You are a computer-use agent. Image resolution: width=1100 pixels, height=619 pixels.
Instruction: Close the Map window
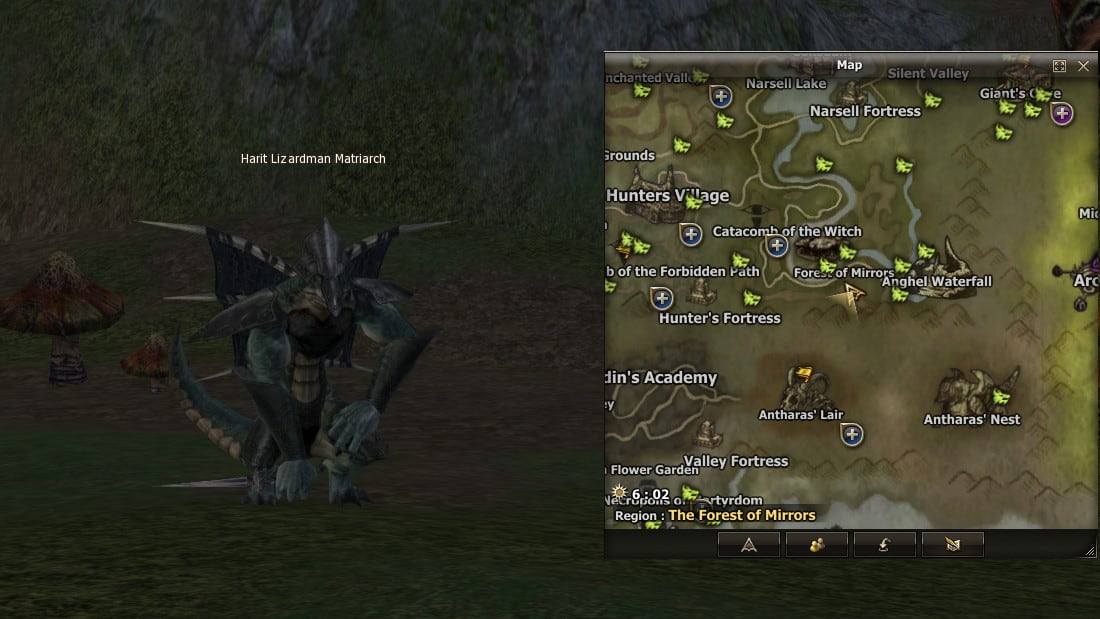click(x=1083, y=66)
